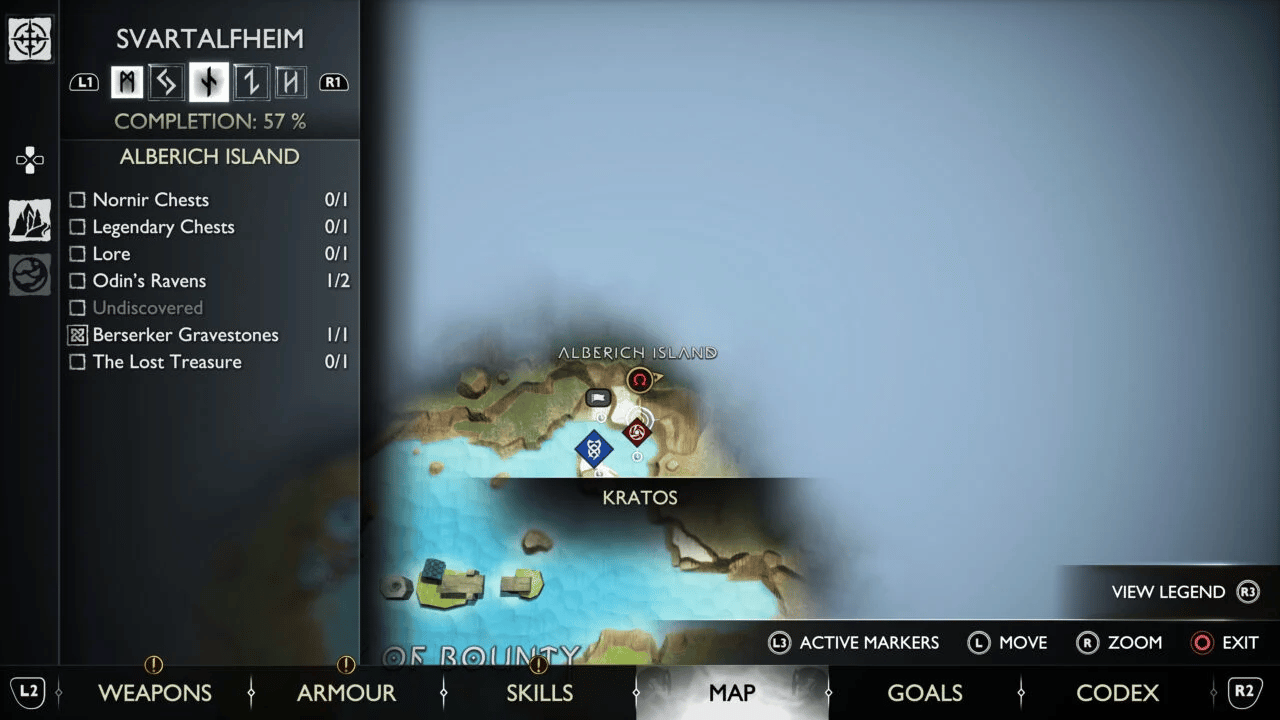The width and height of the screenshot is (1280, 720).
Task: Select the flag marker on Alberich Island
Action: point(598,398)
